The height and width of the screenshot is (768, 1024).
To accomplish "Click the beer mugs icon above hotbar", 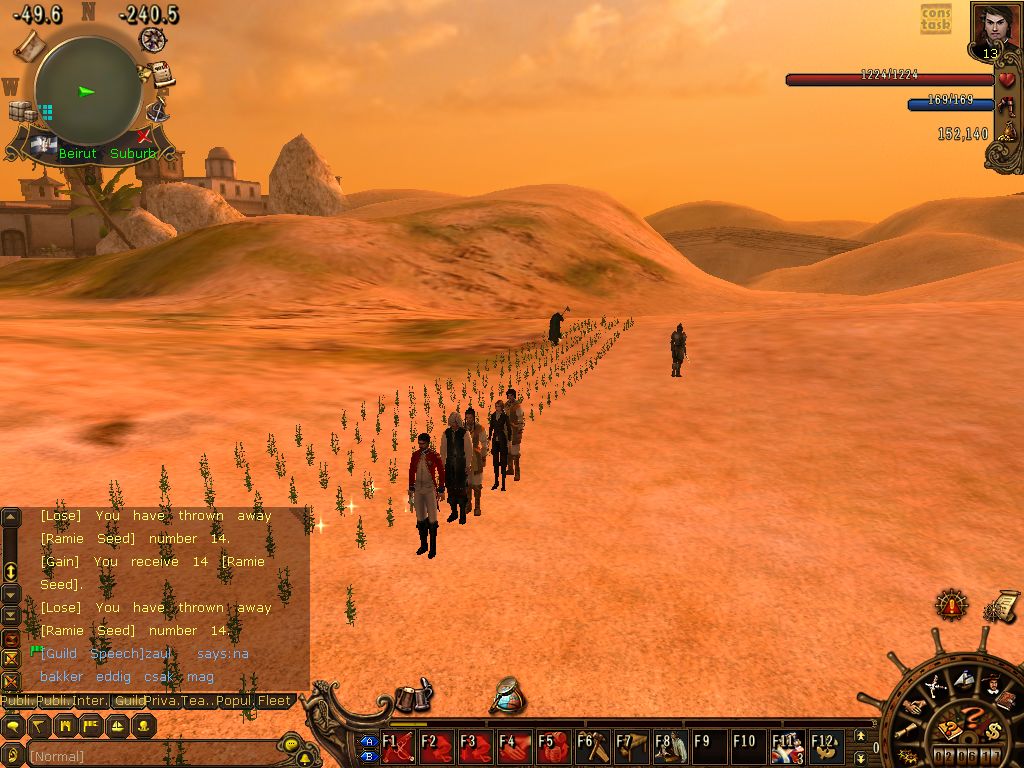I will [412, 698].
